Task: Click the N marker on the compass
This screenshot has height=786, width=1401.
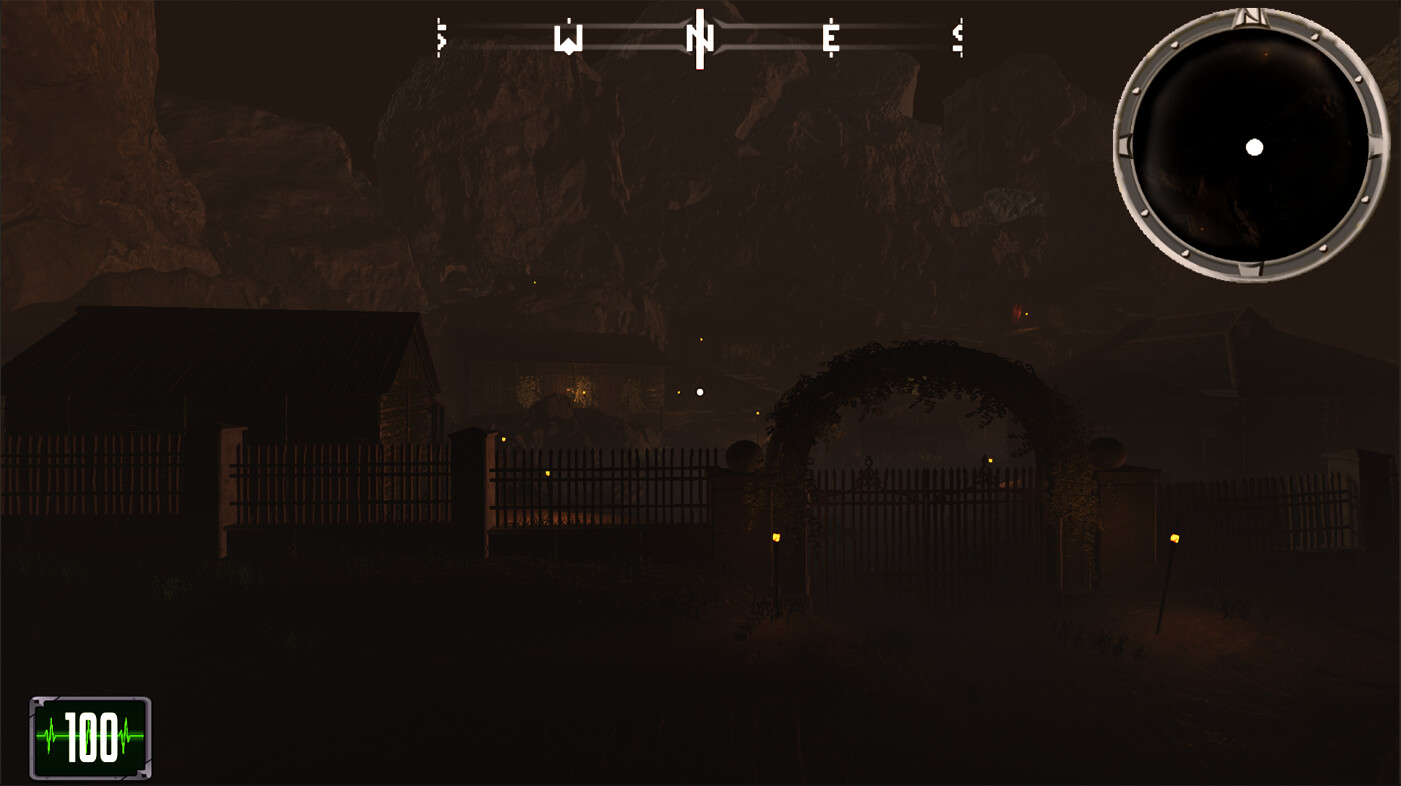Action: pyautogui.click(x=700, y=38)
